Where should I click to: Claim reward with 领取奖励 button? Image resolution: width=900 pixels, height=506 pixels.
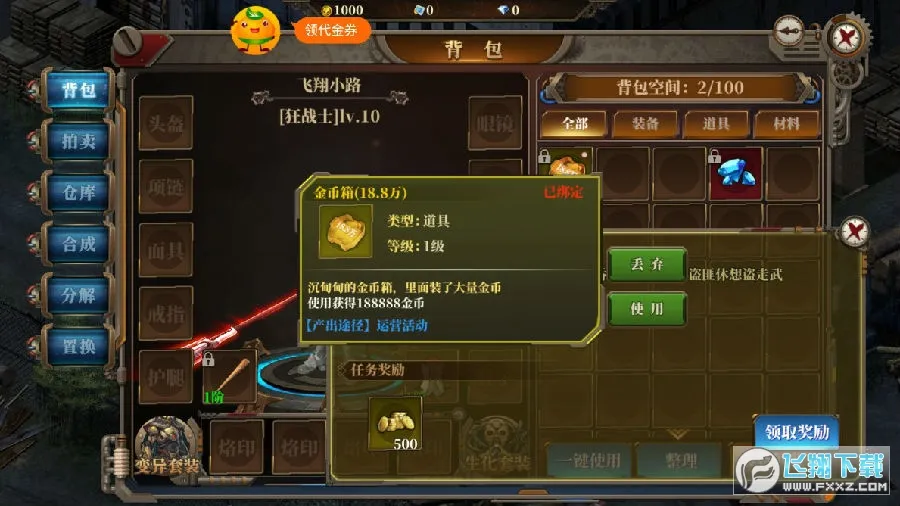point(796,433)
